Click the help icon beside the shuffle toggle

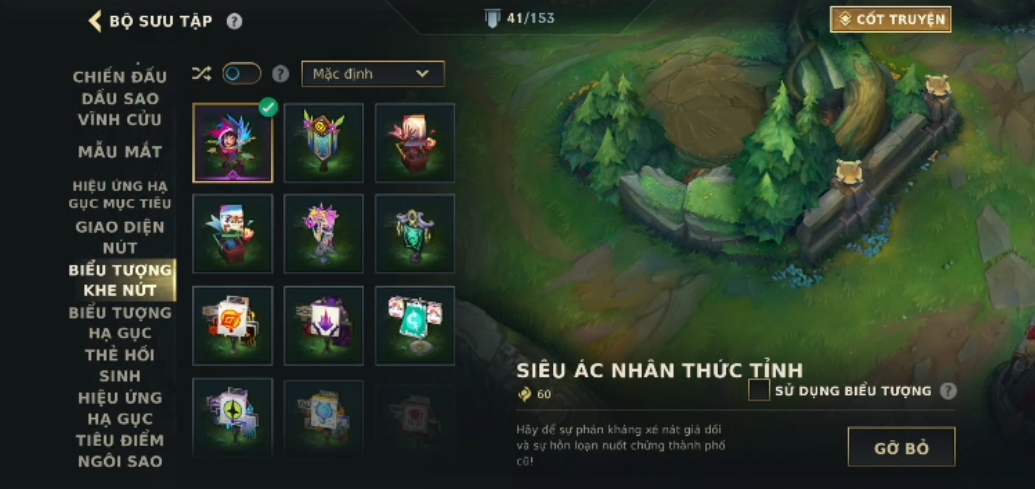[x=281, y=74]
